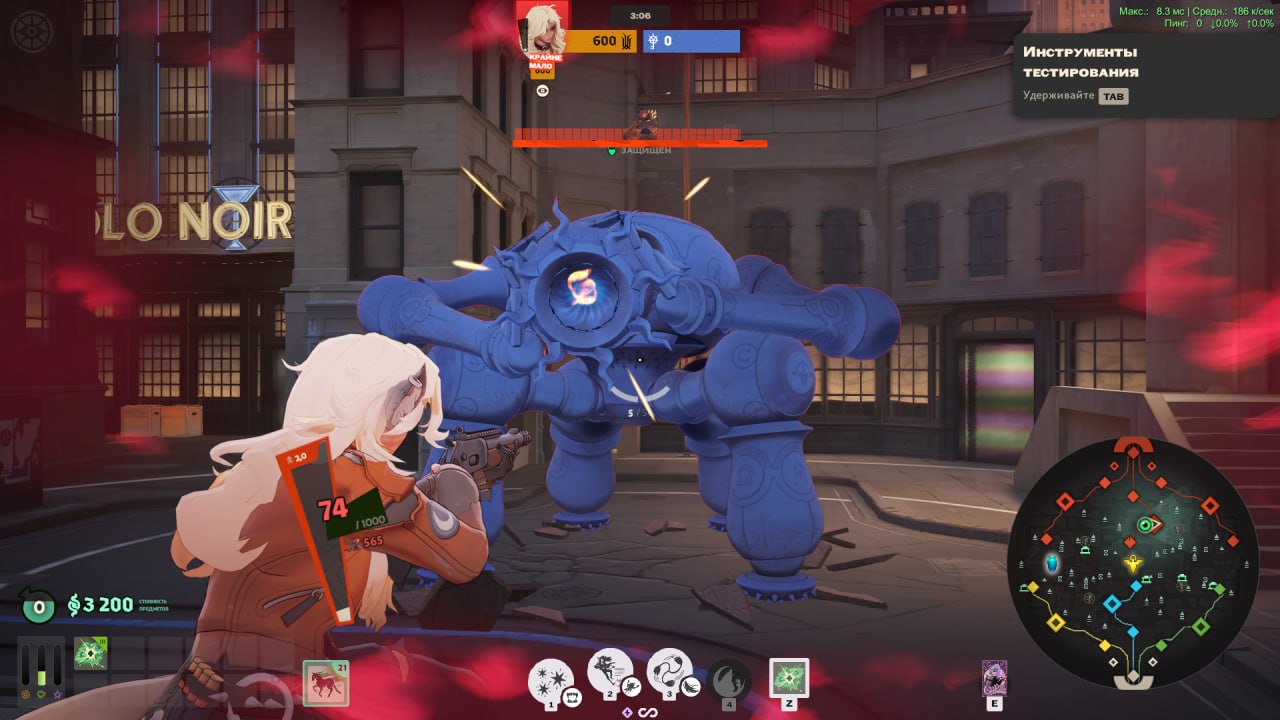Trigger the swirling tails ability
The height and width of the screenshot is (720, 1280).
tap(668, 674)
